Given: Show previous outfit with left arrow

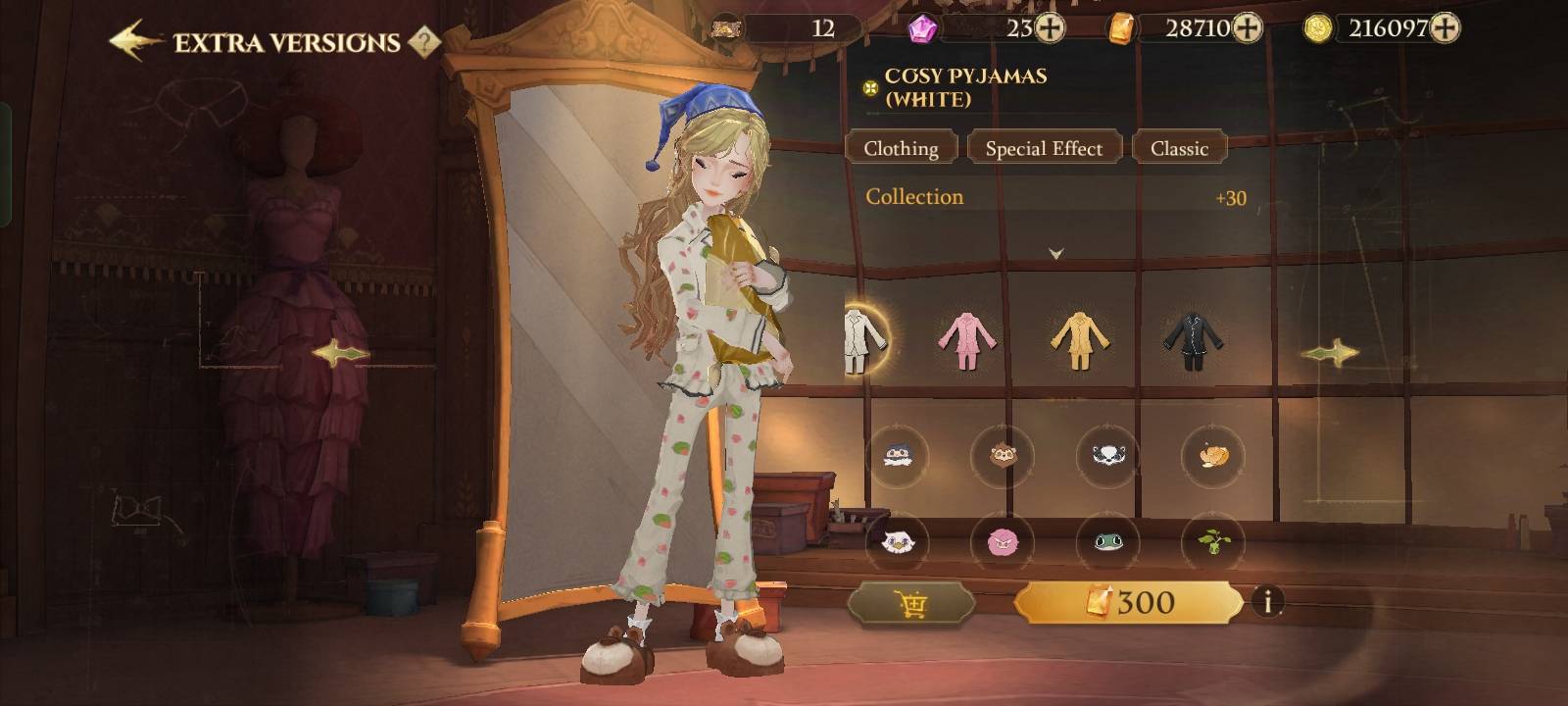Looking at the screenshot, I should pyautogui.click(x=340, y=353).
